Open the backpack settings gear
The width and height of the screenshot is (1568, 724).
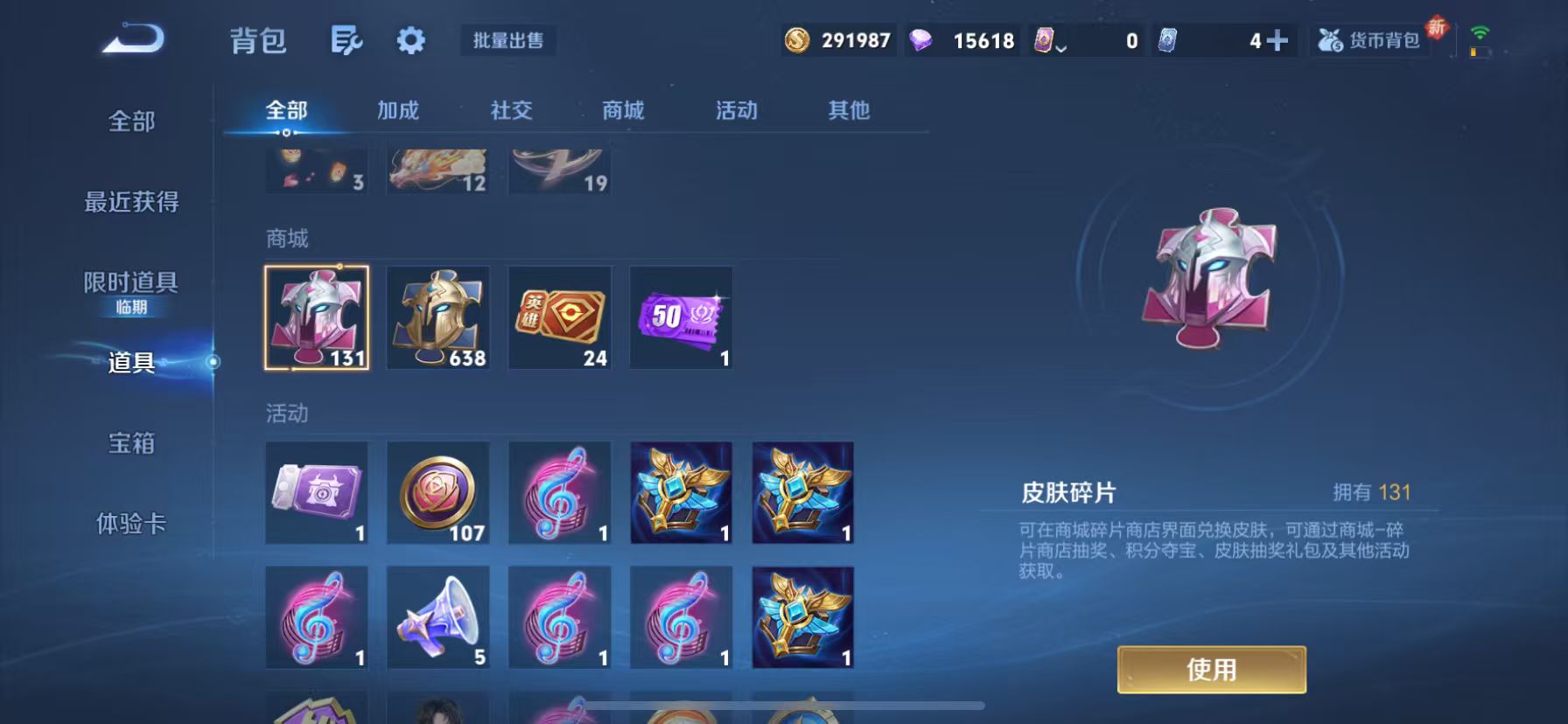point(410,40)
